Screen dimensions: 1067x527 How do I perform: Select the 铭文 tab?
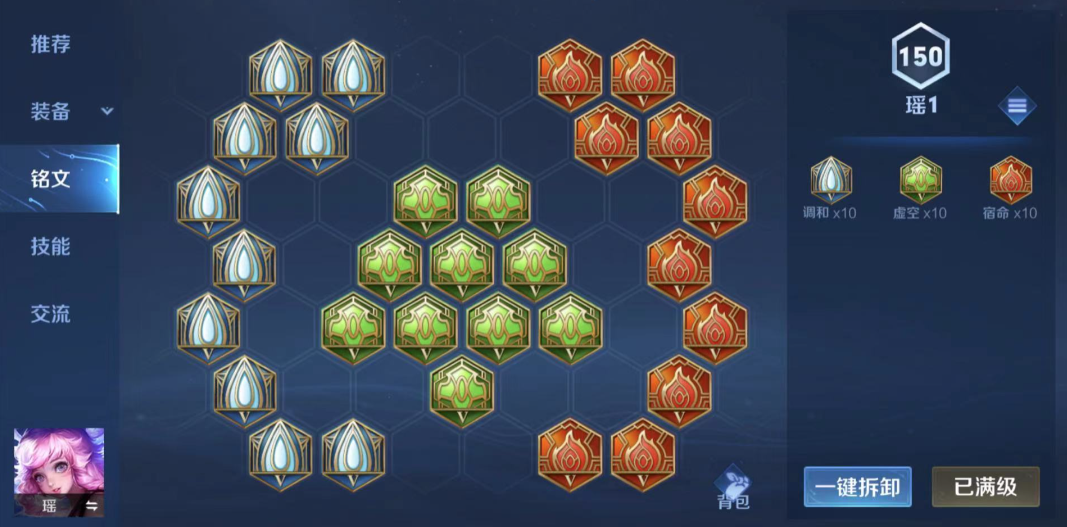[x=50, y=179]
